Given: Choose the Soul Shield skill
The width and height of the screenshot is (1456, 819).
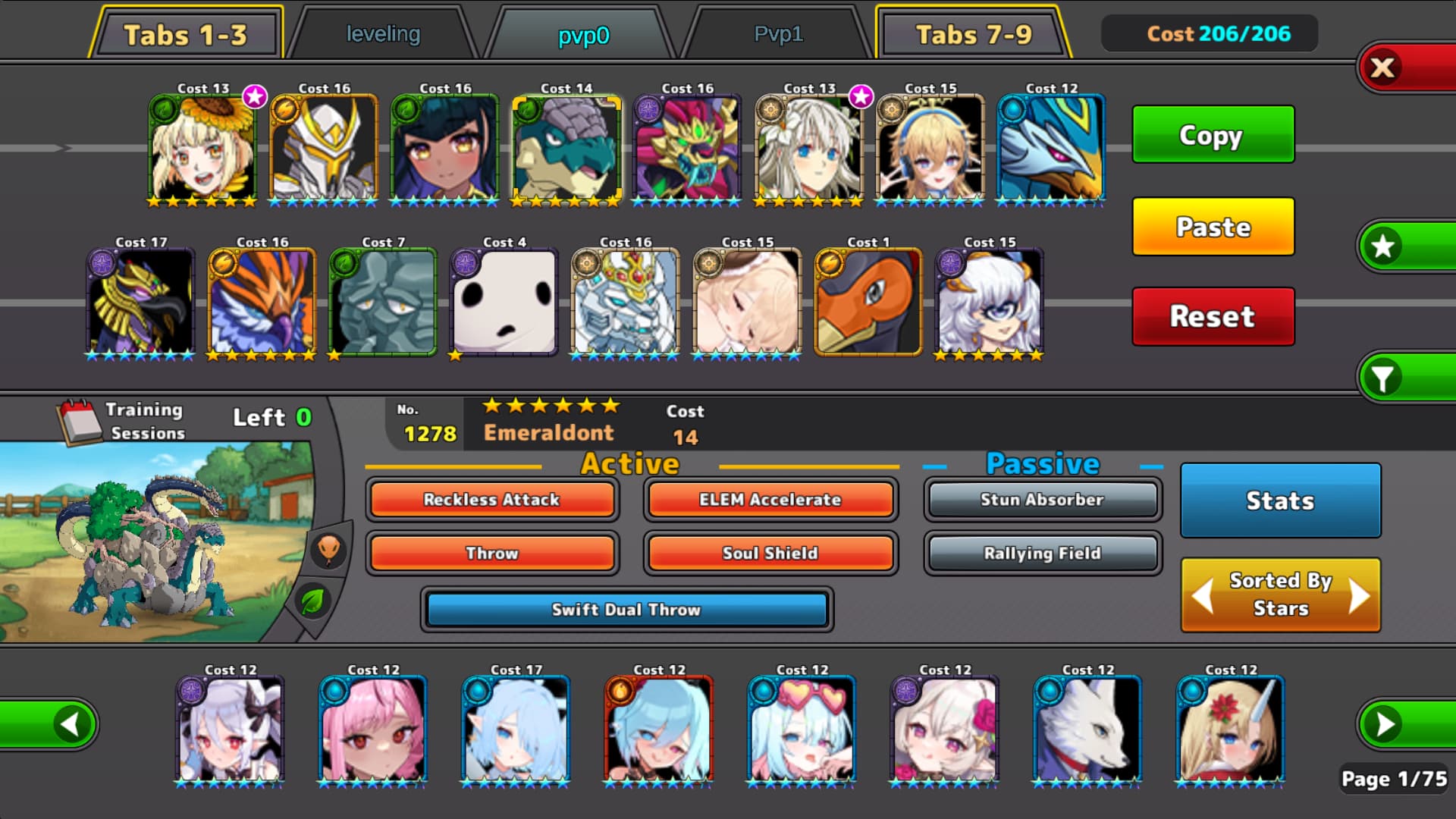Looking at the screenshot, I should click(770, 553).
